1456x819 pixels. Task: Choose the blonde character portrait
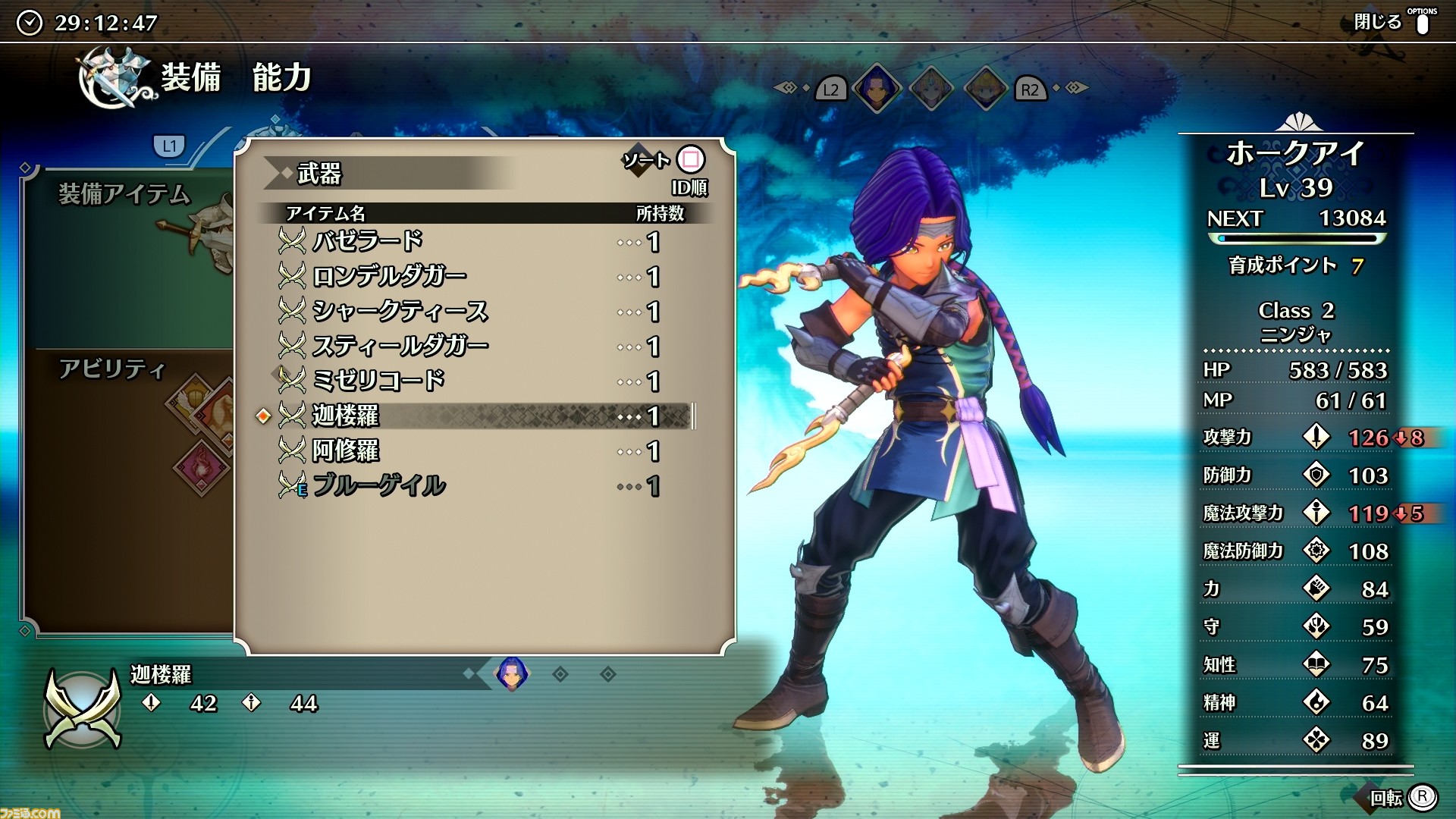[x=985, y=88]
